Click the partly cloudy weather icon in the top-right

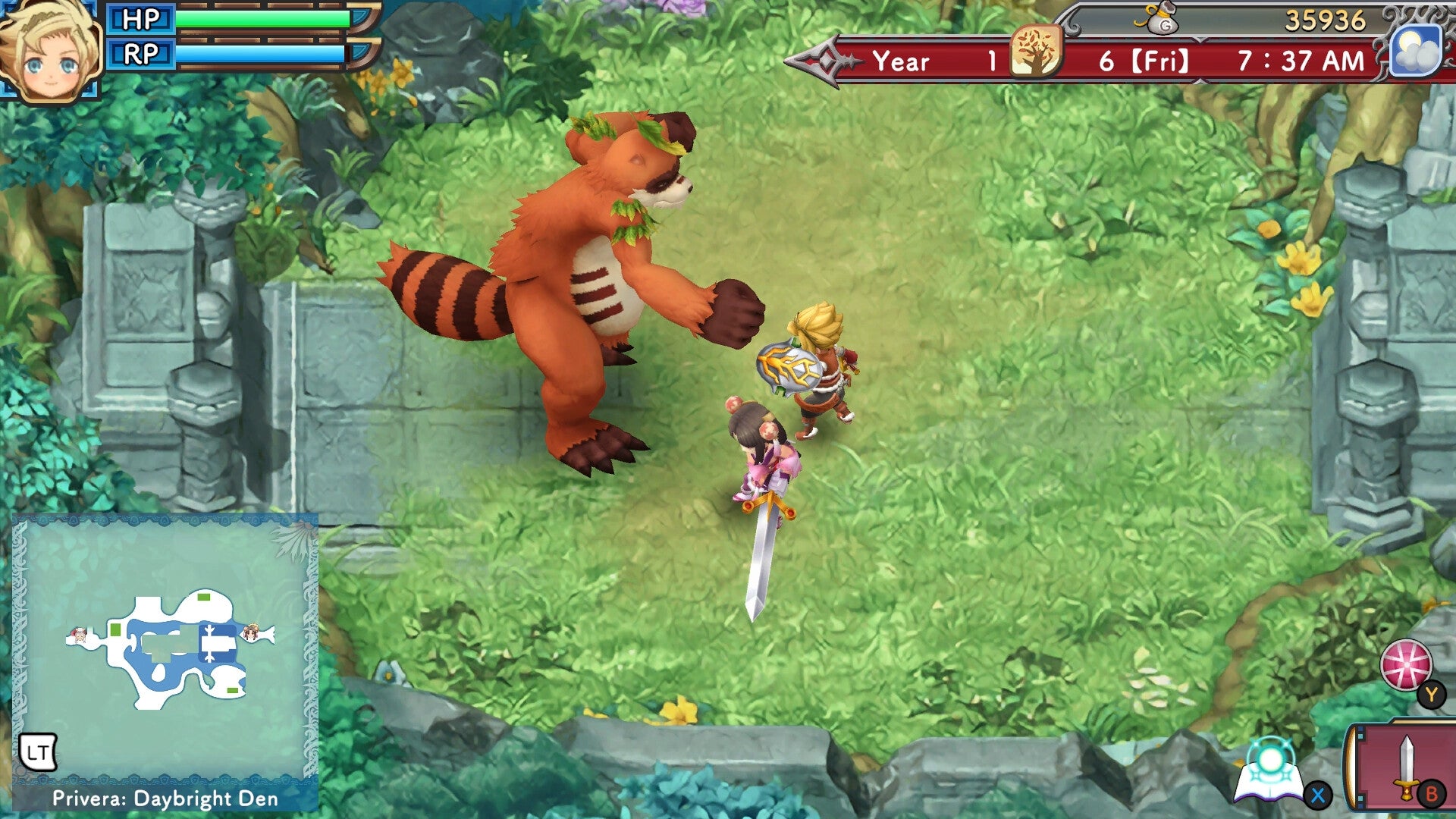click(x=1417, y=49)
